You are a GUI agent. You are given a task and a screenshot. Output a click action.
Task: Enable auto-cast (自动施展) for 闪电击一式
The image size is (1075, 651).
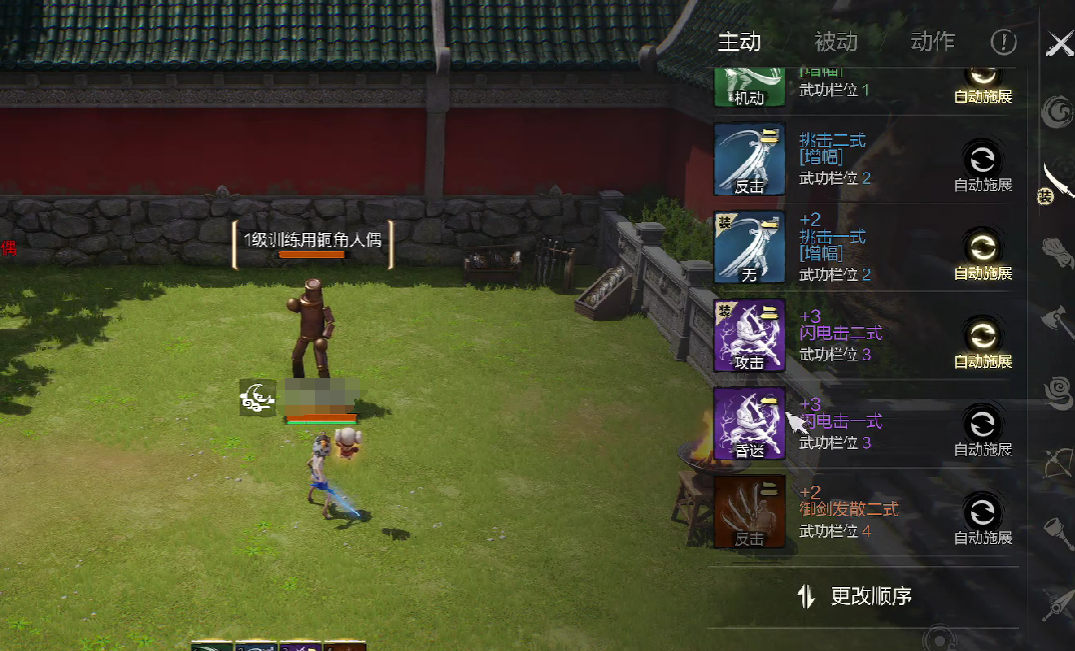point(983,423)
